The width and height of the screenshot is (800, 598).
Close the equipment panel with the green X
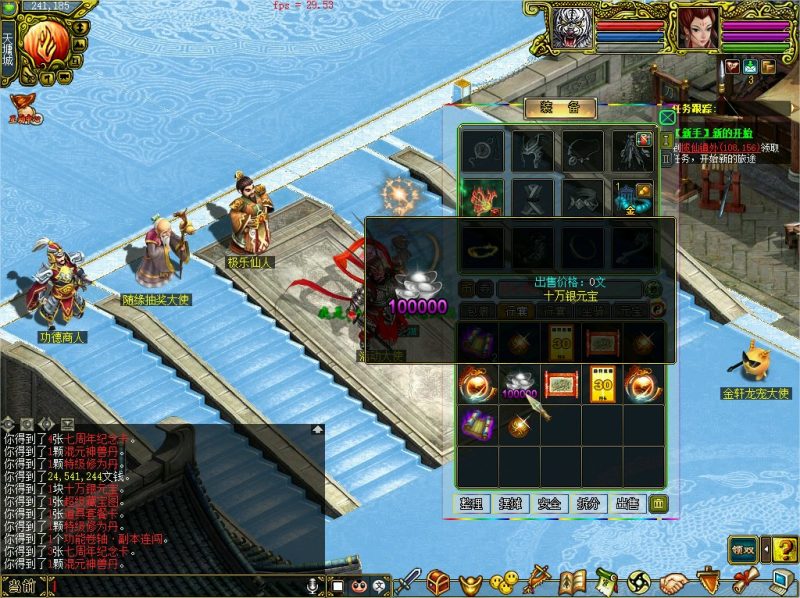(667, 117)
